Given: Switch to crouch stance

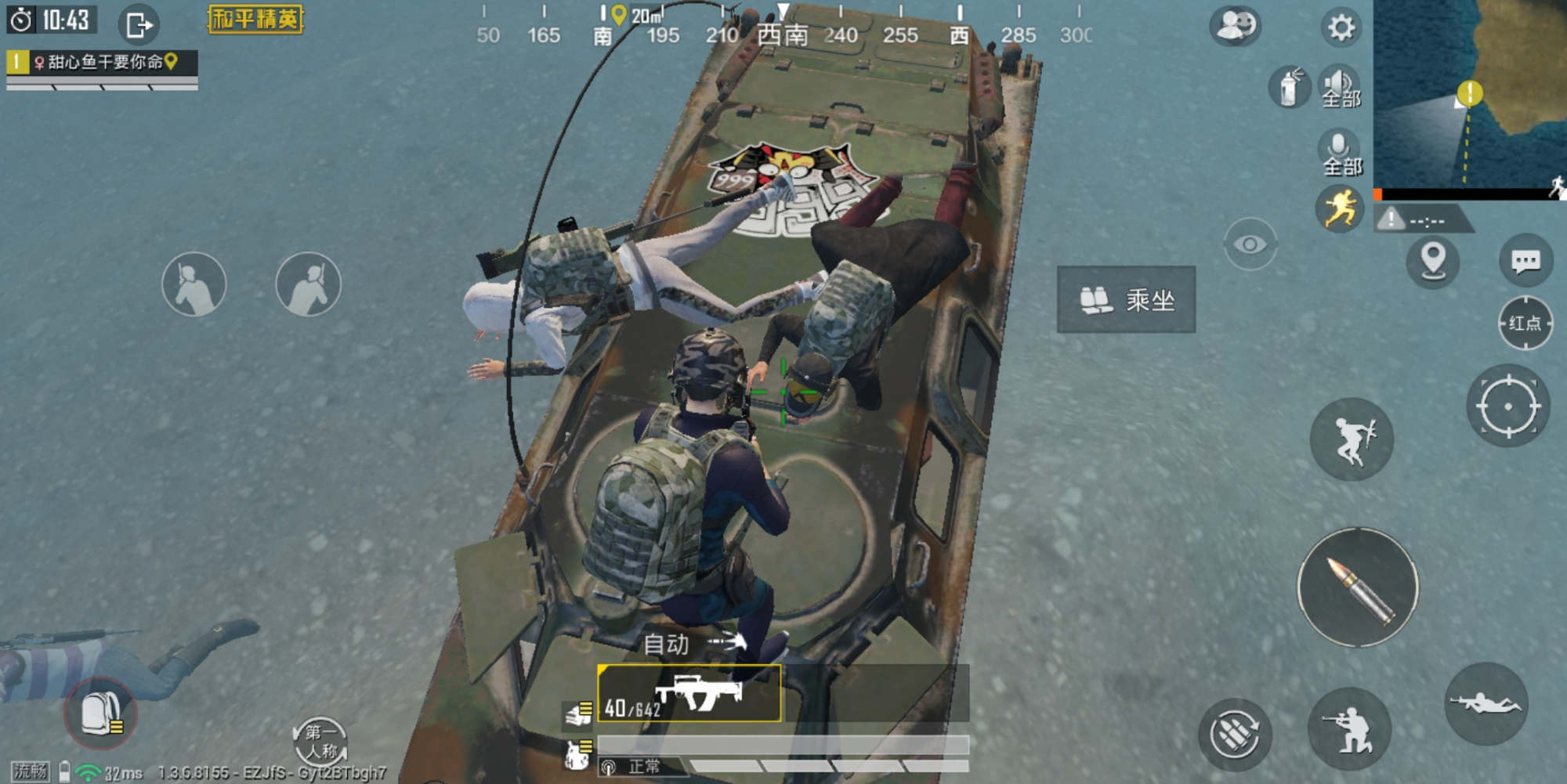Looking at the screenshot, I should (1349, 730).
